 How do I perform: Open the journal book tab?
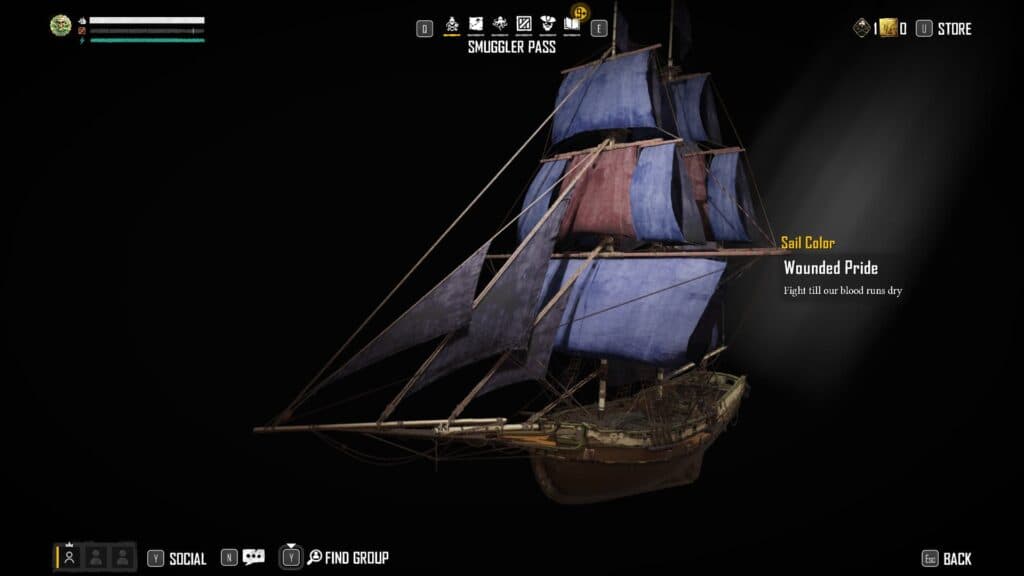tap(572, 24)
